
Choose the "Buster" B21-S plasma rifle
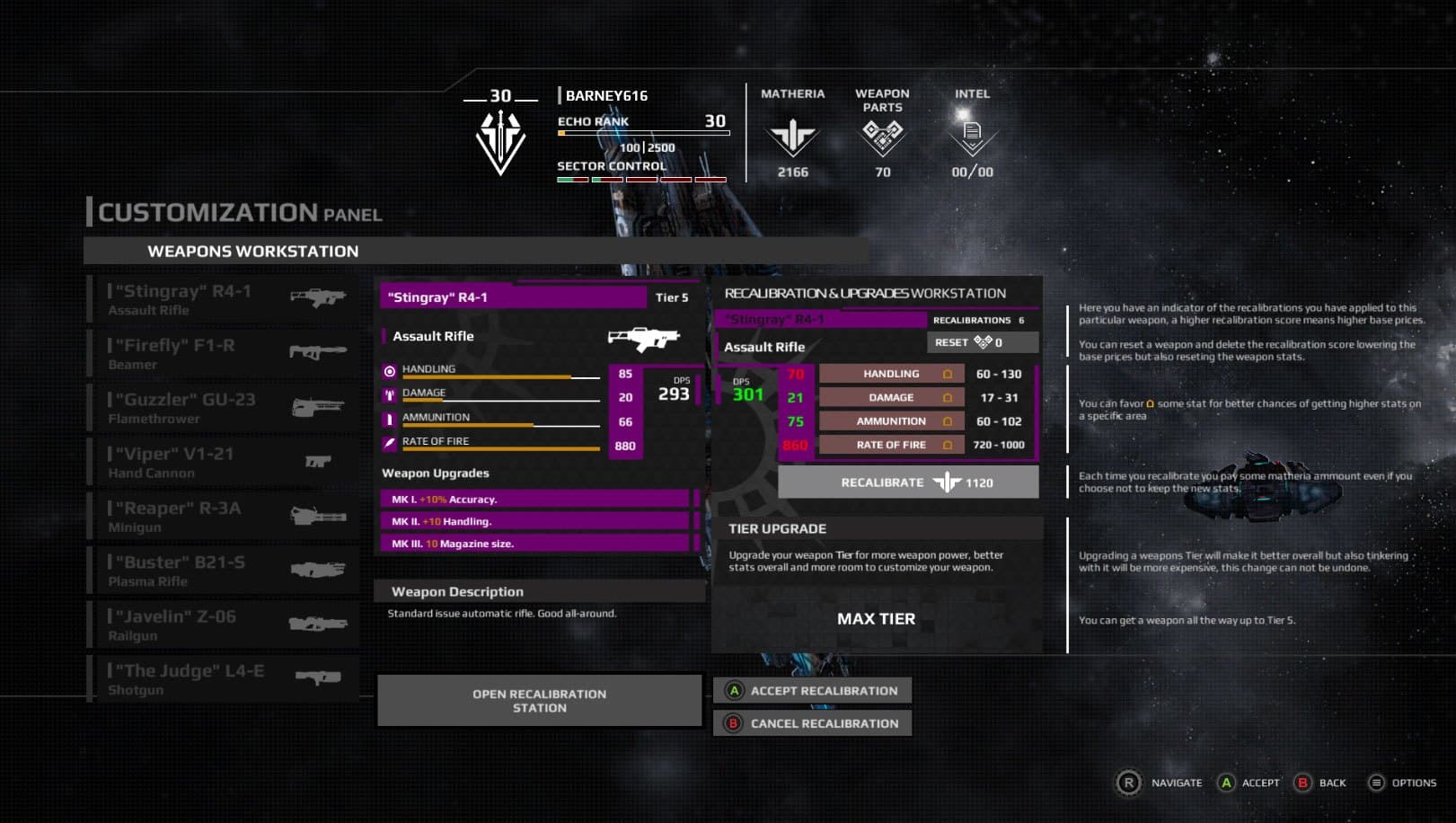click(x=225, y=571)
